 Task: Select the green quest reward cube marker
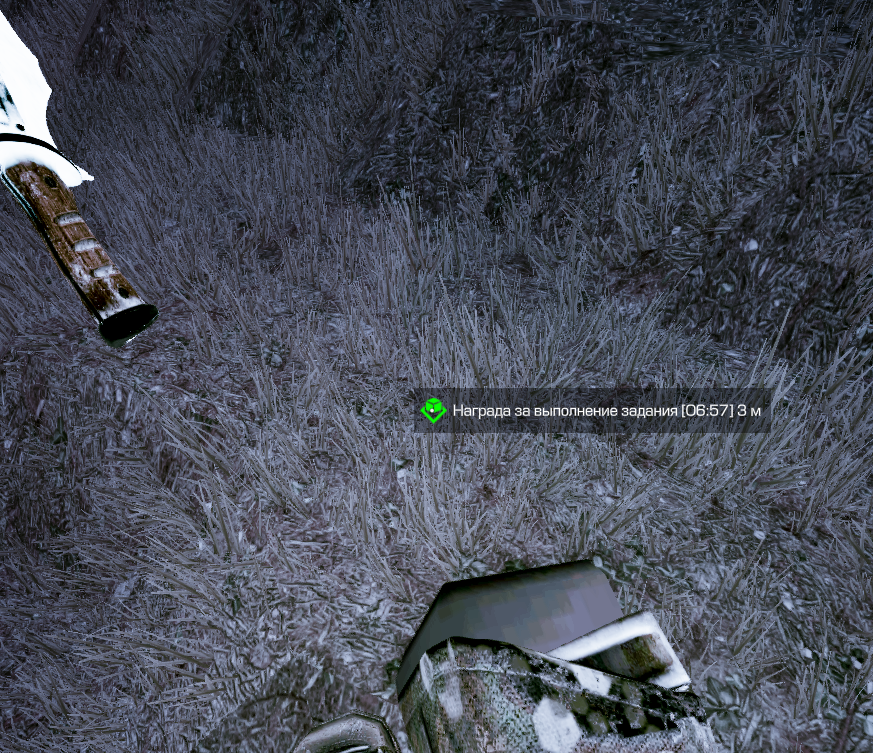click(433, 410)
